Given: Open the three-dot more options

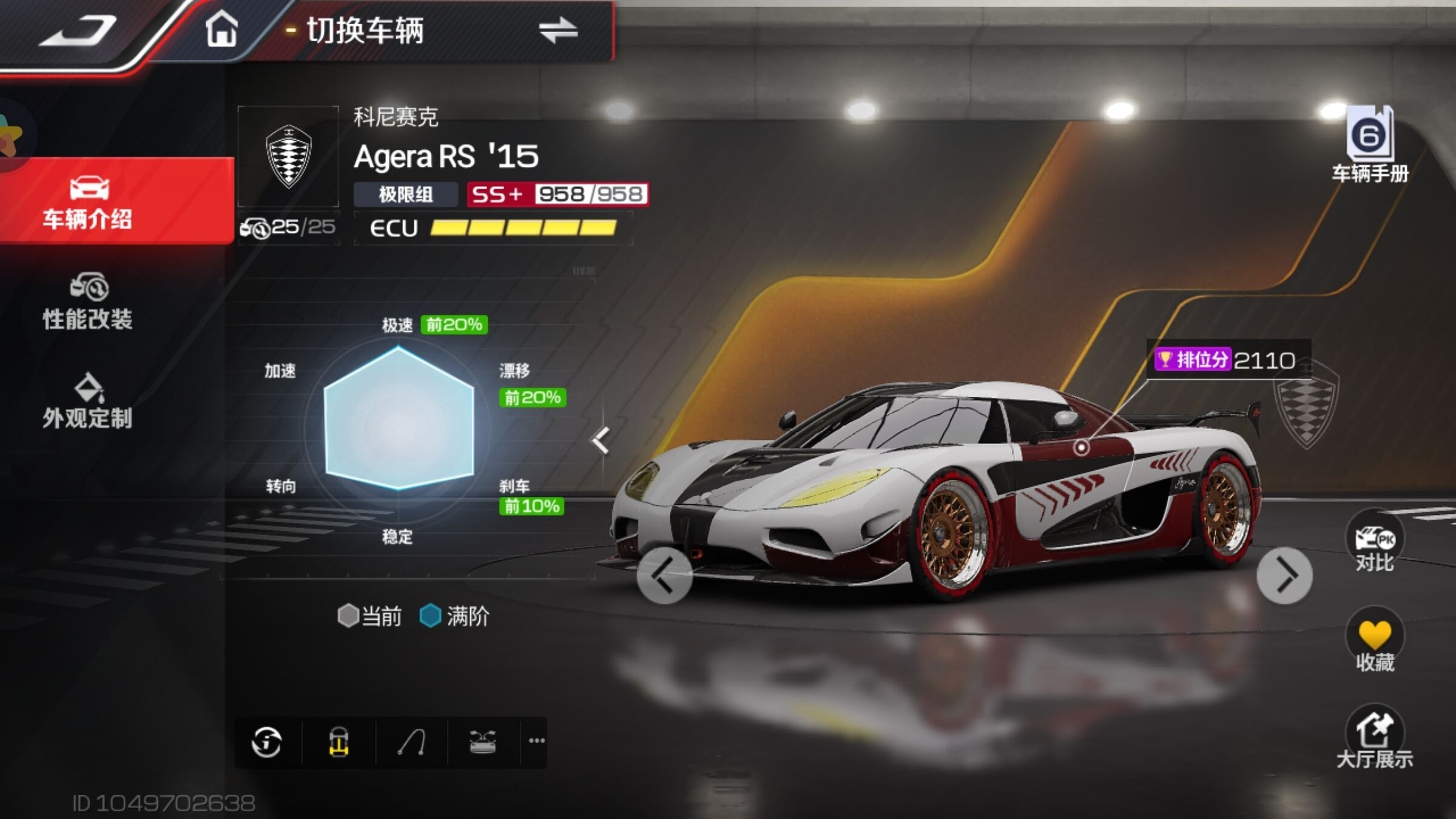Looking at the screenshot, I should 536,741.
